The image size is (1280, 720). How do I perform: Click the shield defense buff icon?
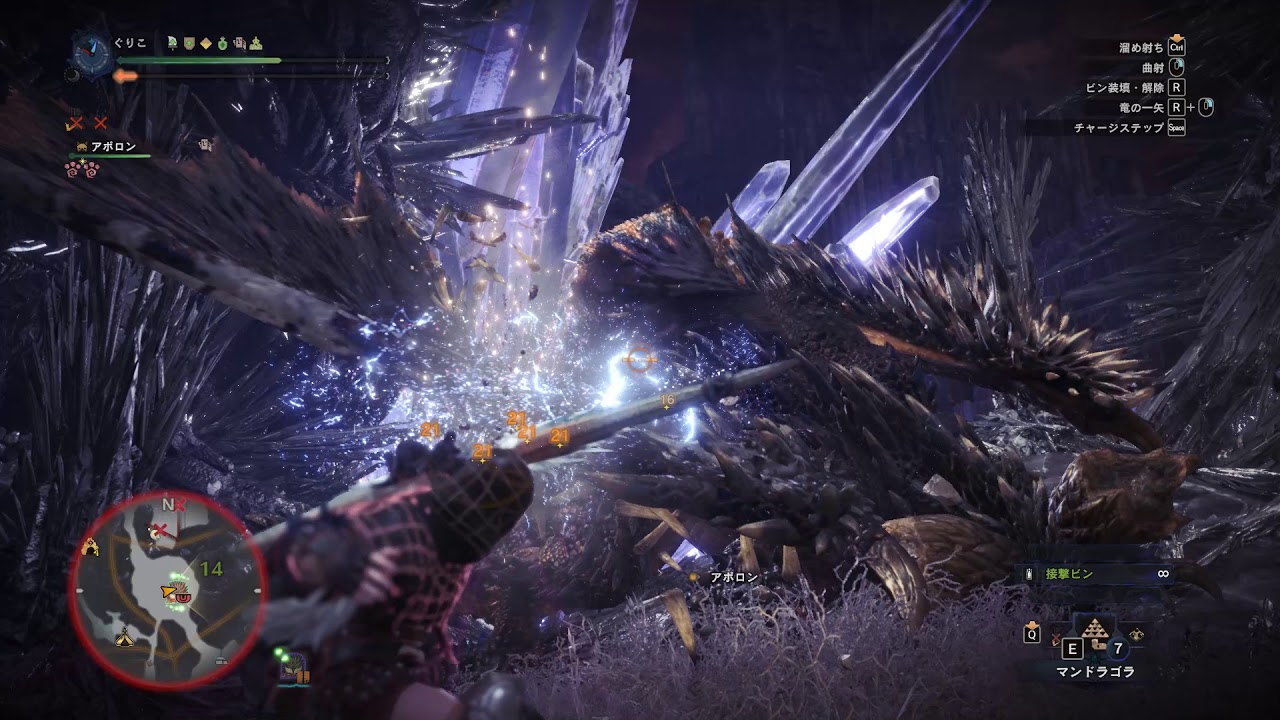click(188, 42)
